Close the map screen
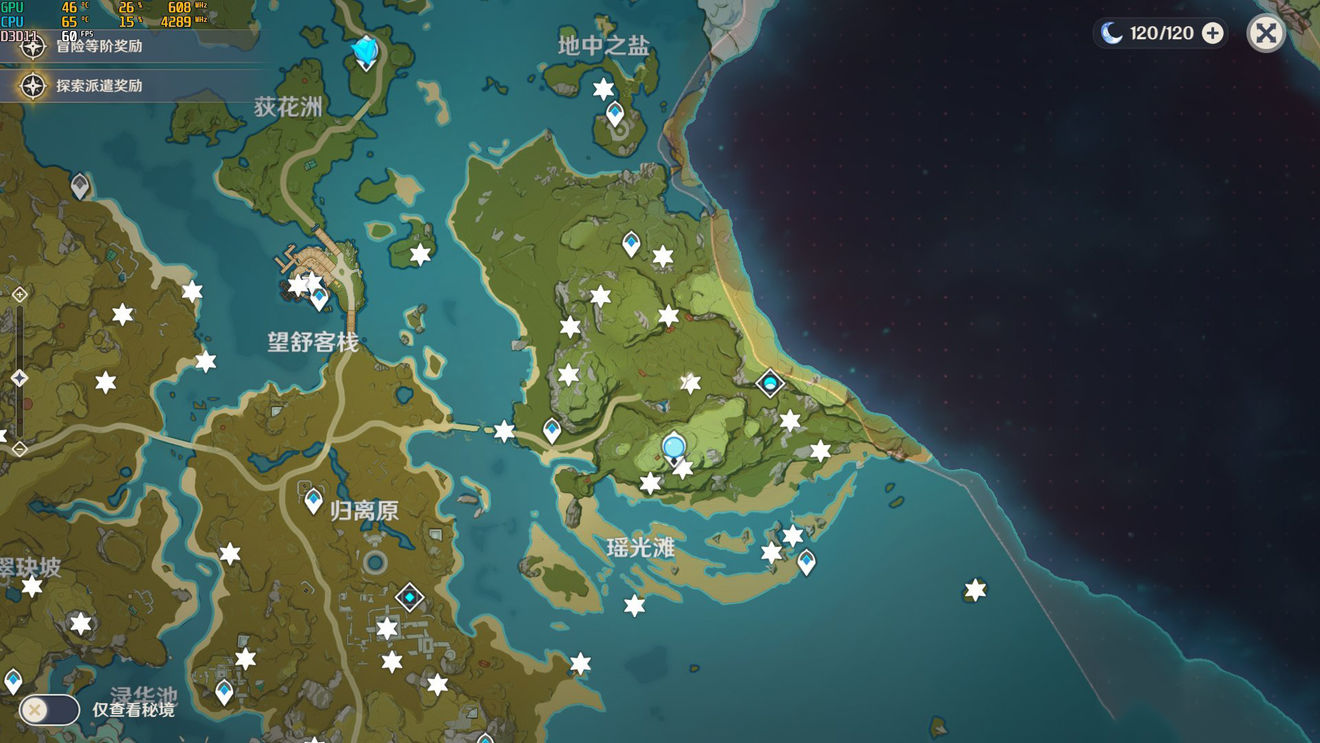The height and width of the screenshot is (743, 1320). pos(1265,34)
